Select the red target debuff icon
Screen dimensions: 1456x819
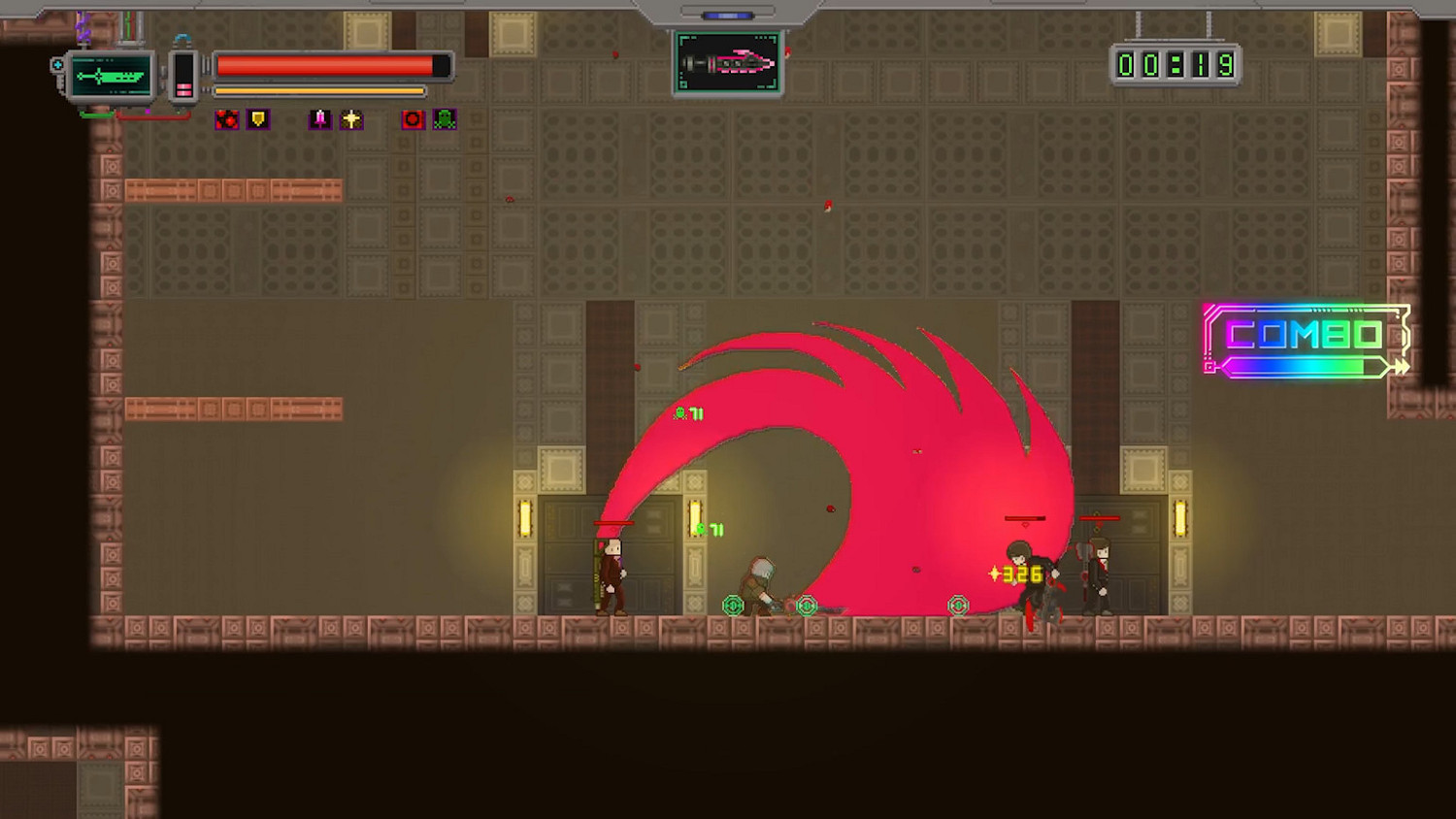click(x=412, y=119)
